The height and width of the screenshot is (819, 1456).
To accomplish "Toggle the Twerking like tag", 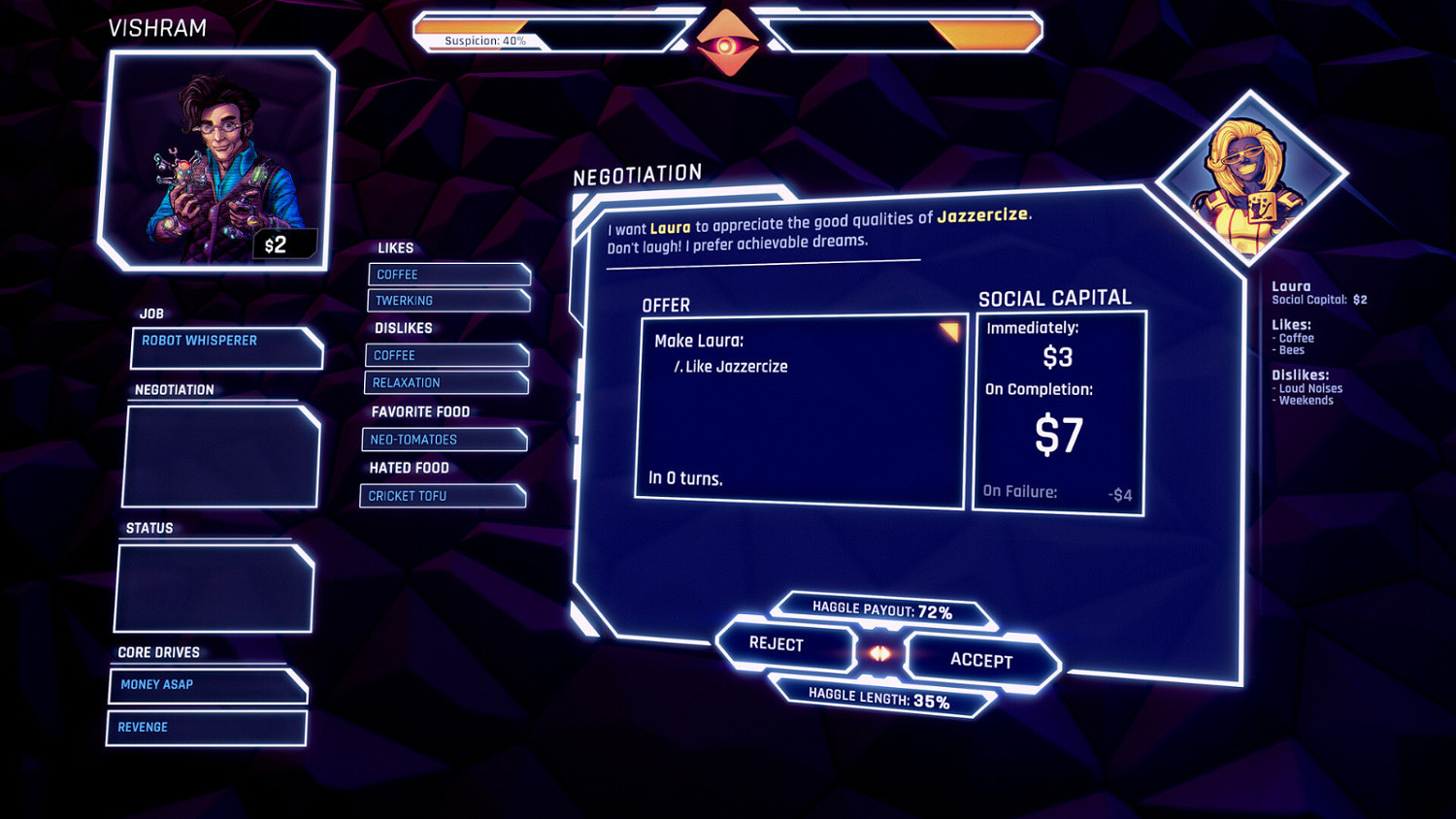I will (x=448, y=301).
